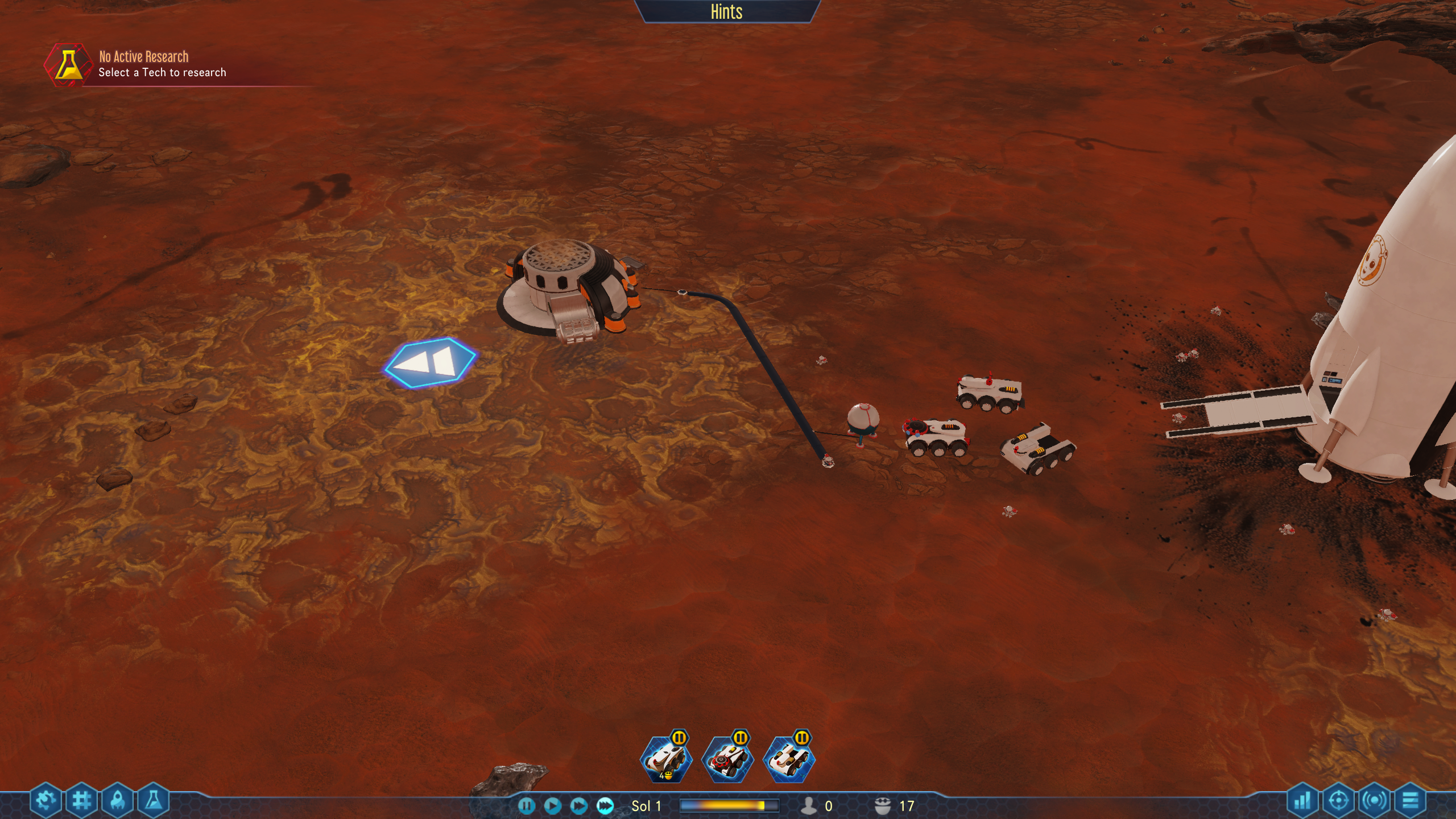Pause the game
1456x819 pixels.
pos(526,805)
